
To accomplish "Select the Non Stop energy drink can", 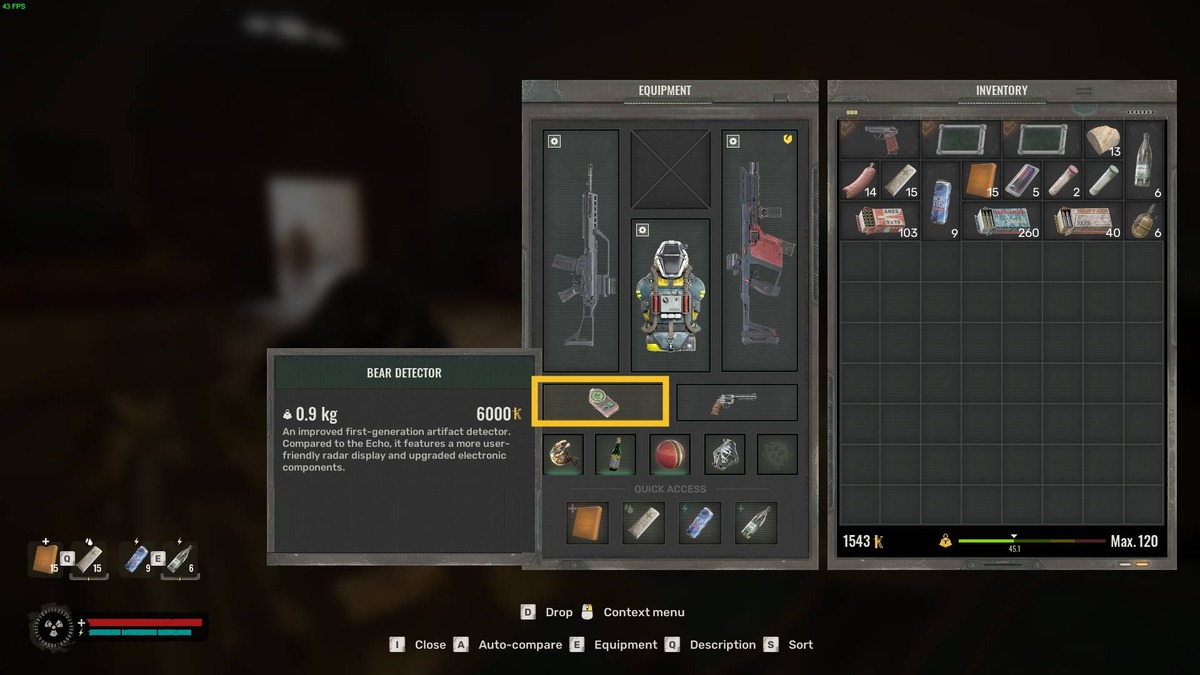I will 941,200.
